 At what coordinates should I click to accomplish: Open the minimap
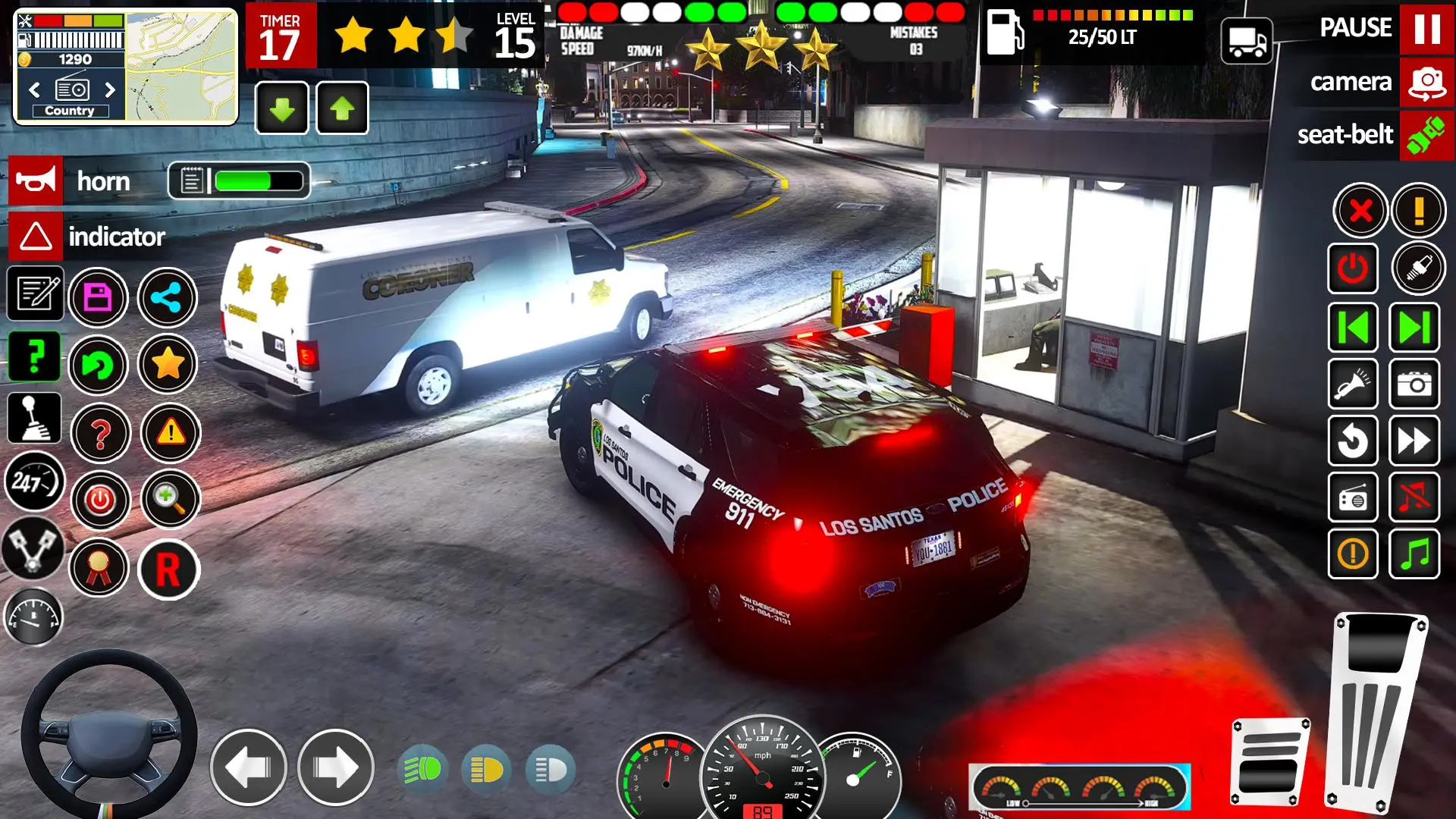click(x=180, y=67)
